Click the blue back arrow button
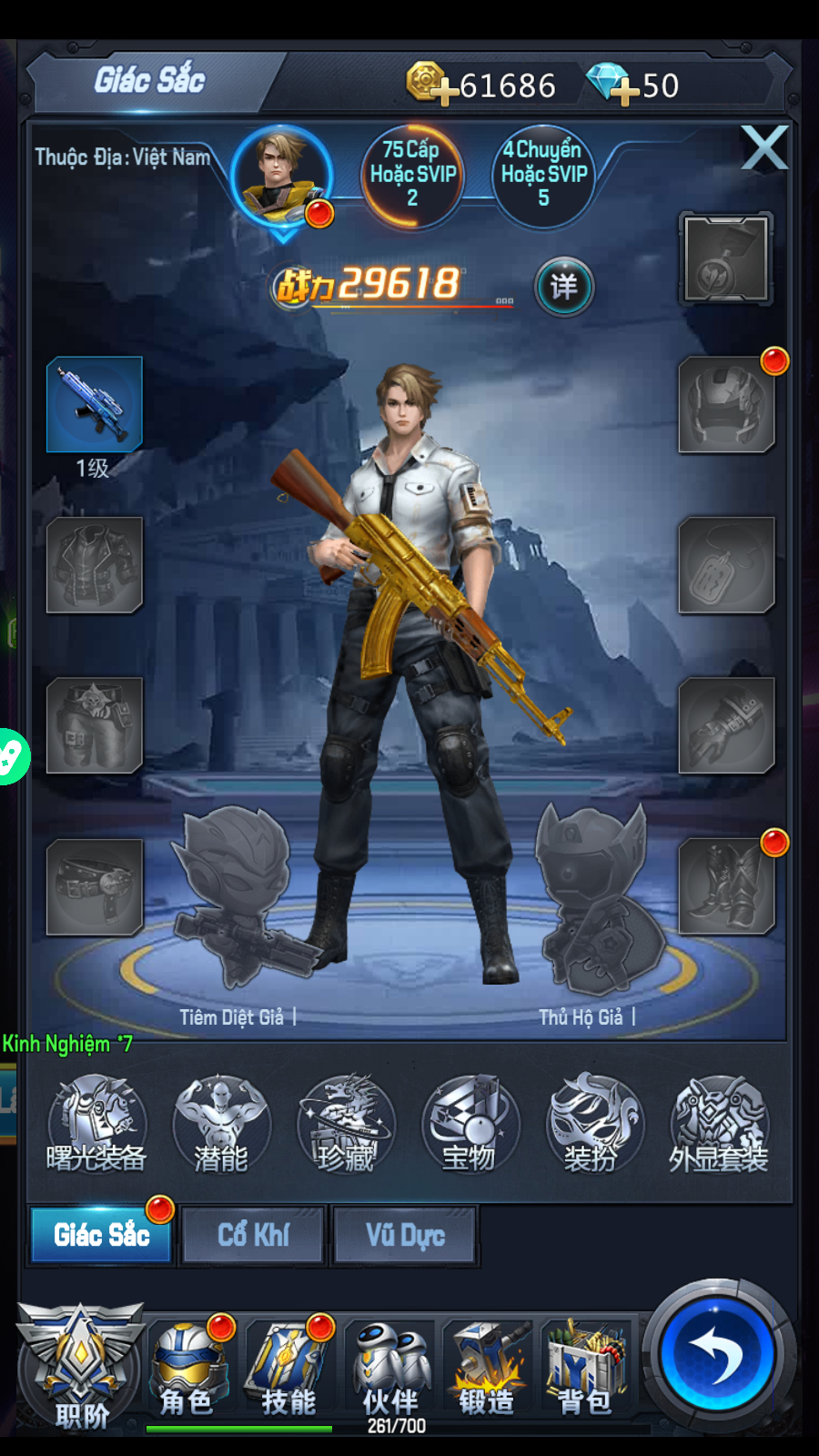The height and width of the screenshot is (1456, 819). (718, 1354)
